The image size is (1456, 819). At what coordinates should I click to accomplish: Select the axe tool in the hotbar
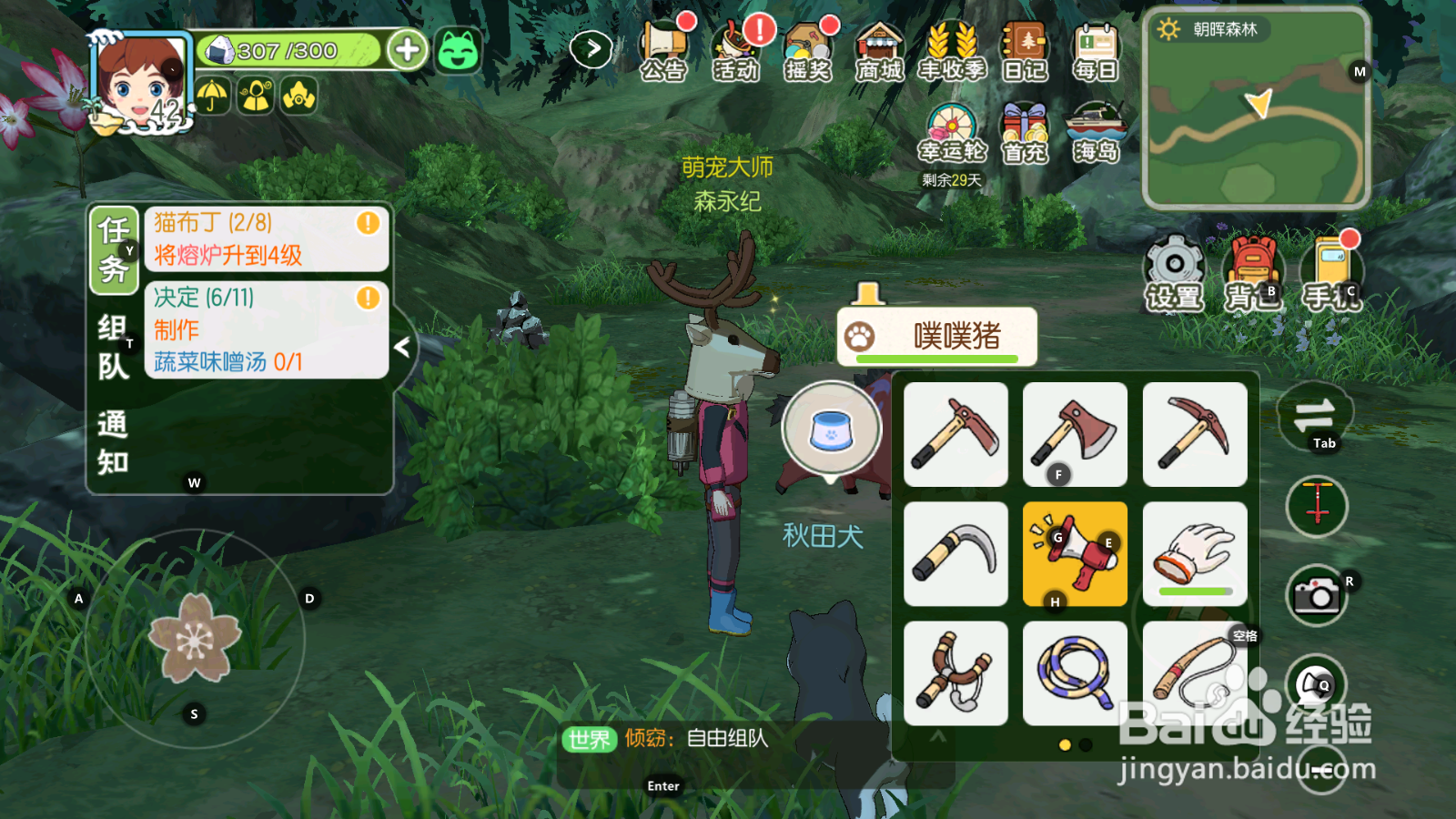click(x=1075, y=434)
